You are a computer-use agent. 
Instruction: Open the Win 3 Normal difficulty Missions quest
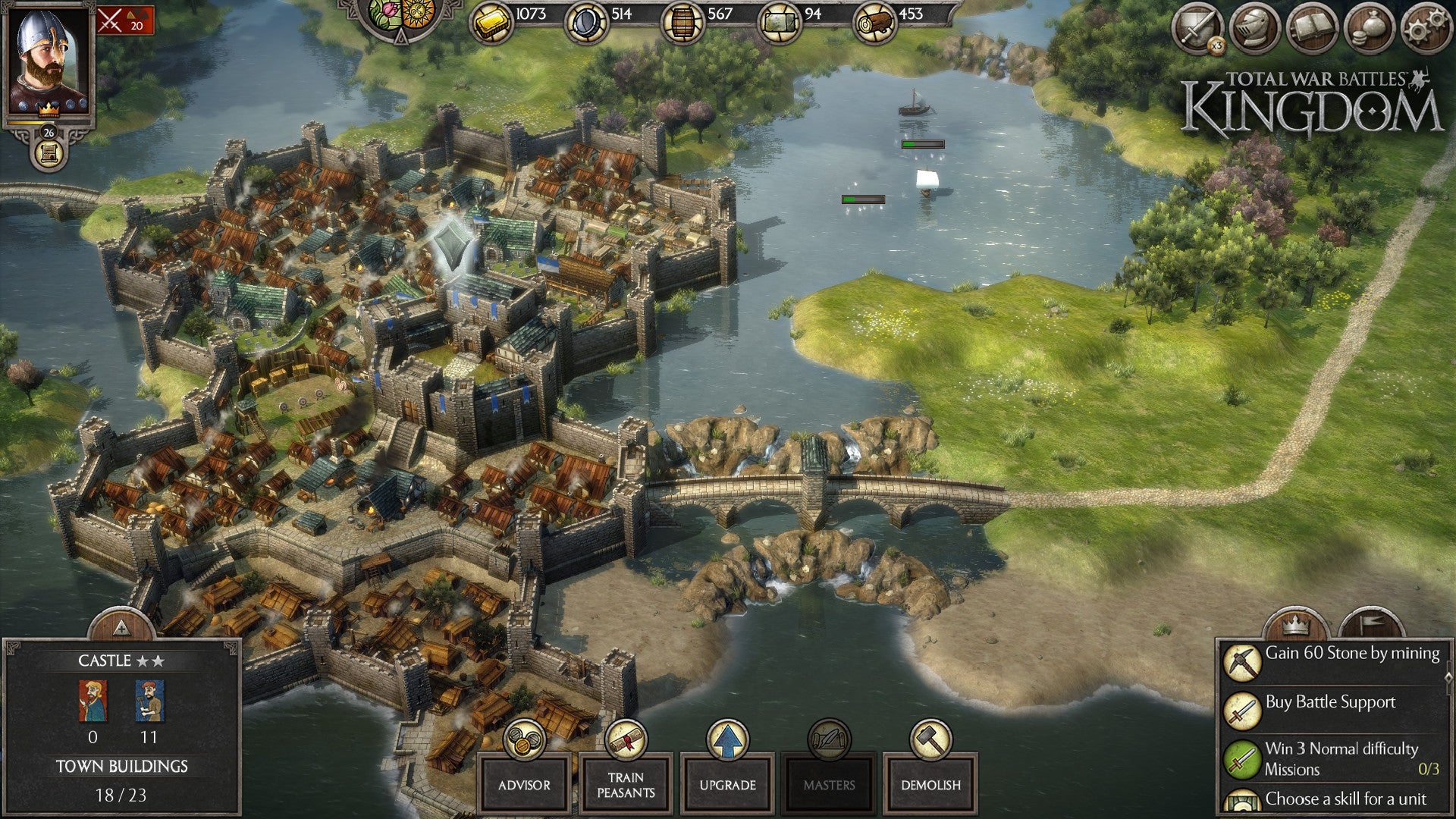(1332, 758)
